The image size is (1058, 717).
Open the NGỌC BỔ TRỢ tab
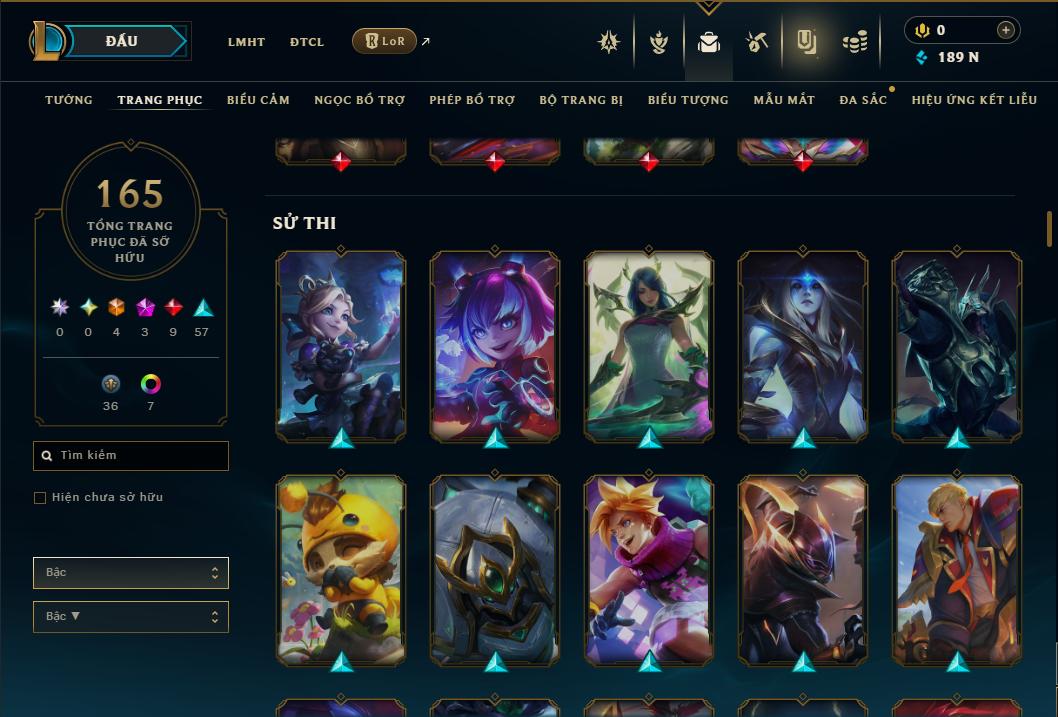click(x=359, y=100)
